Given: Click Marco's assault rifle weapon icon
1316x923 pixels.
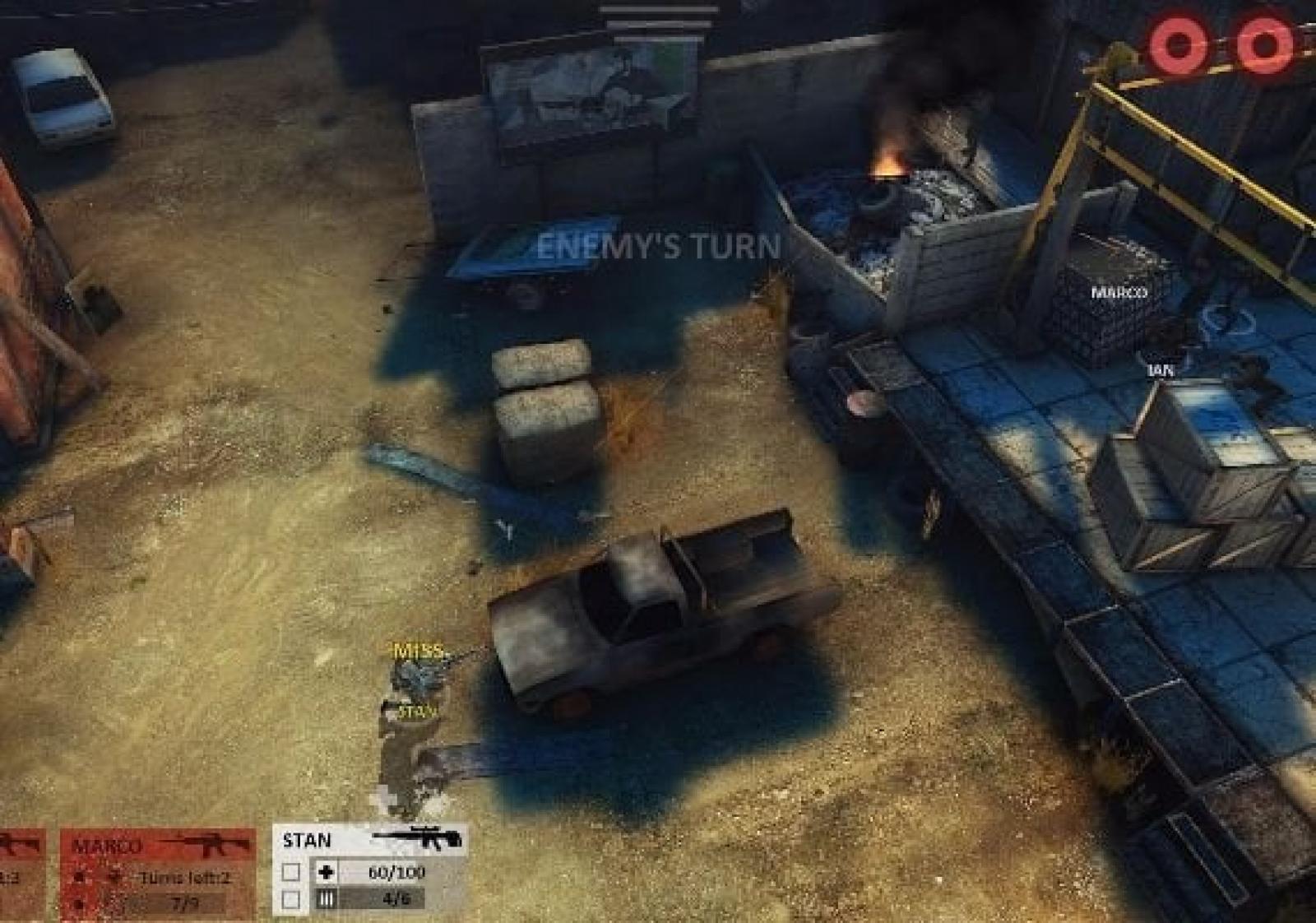Looking at the screenshot, I should tap(204, 845).
